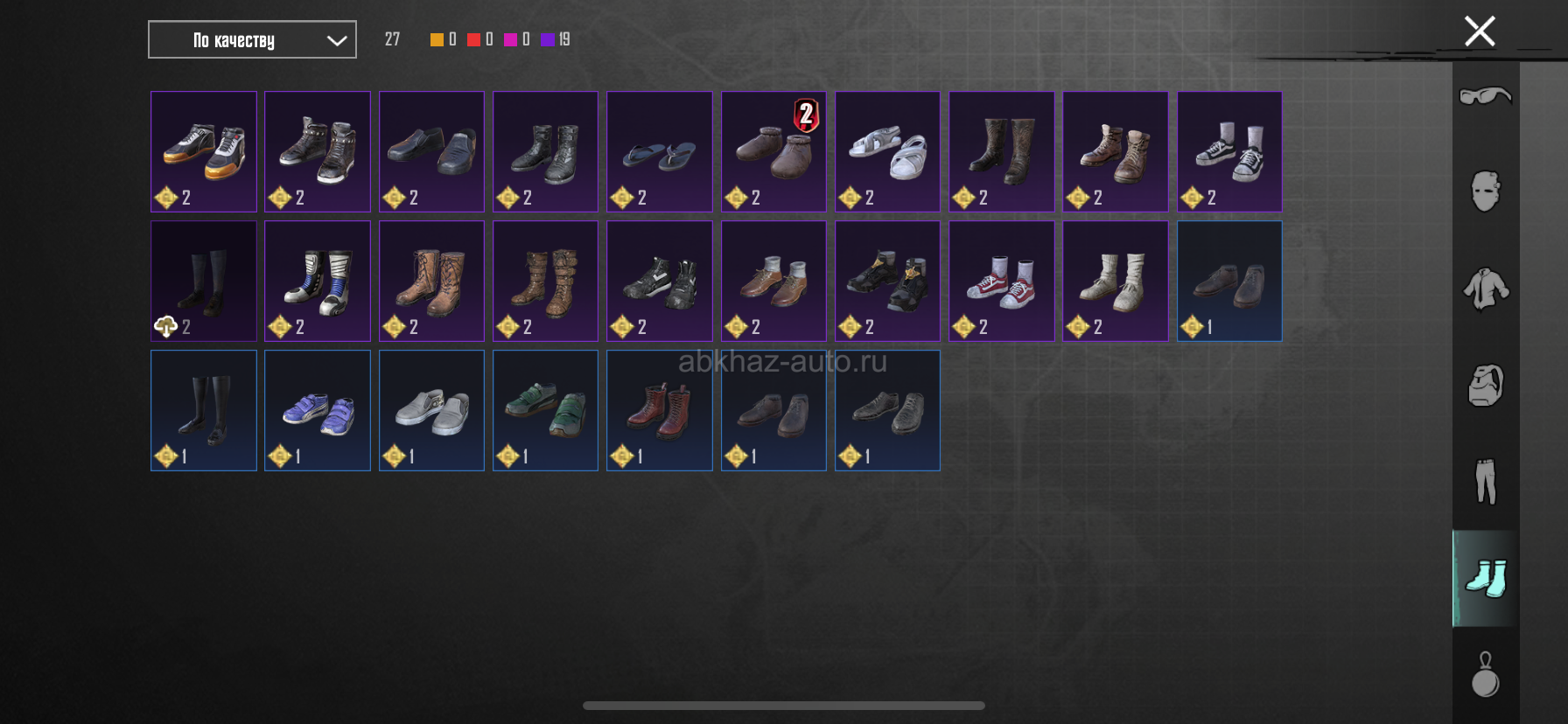Choose the dark red lace-up boots
This screenshot has height=724, width=1568.
(660, 410)
